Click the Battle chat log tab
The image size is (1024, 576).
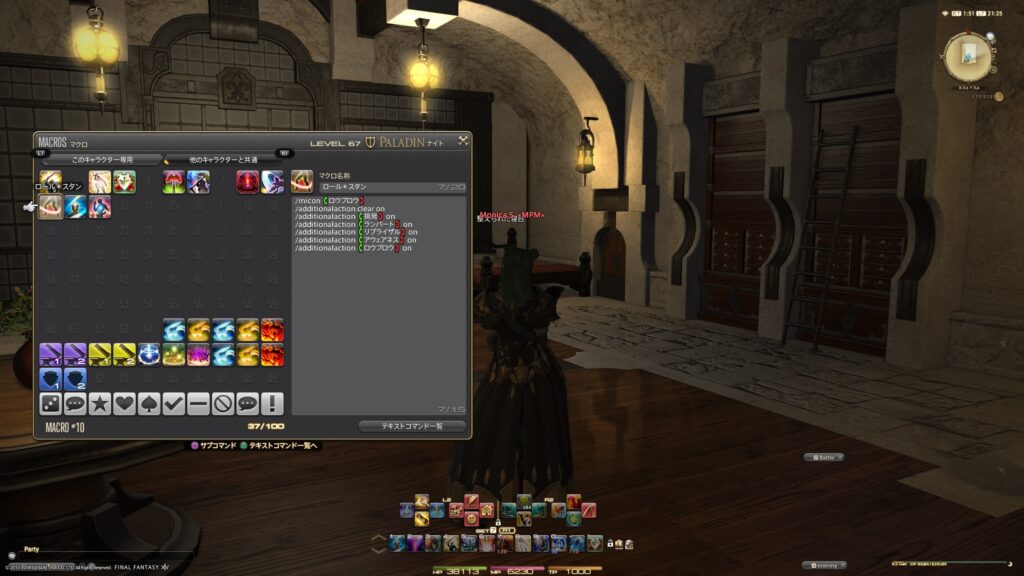point(825,457)
